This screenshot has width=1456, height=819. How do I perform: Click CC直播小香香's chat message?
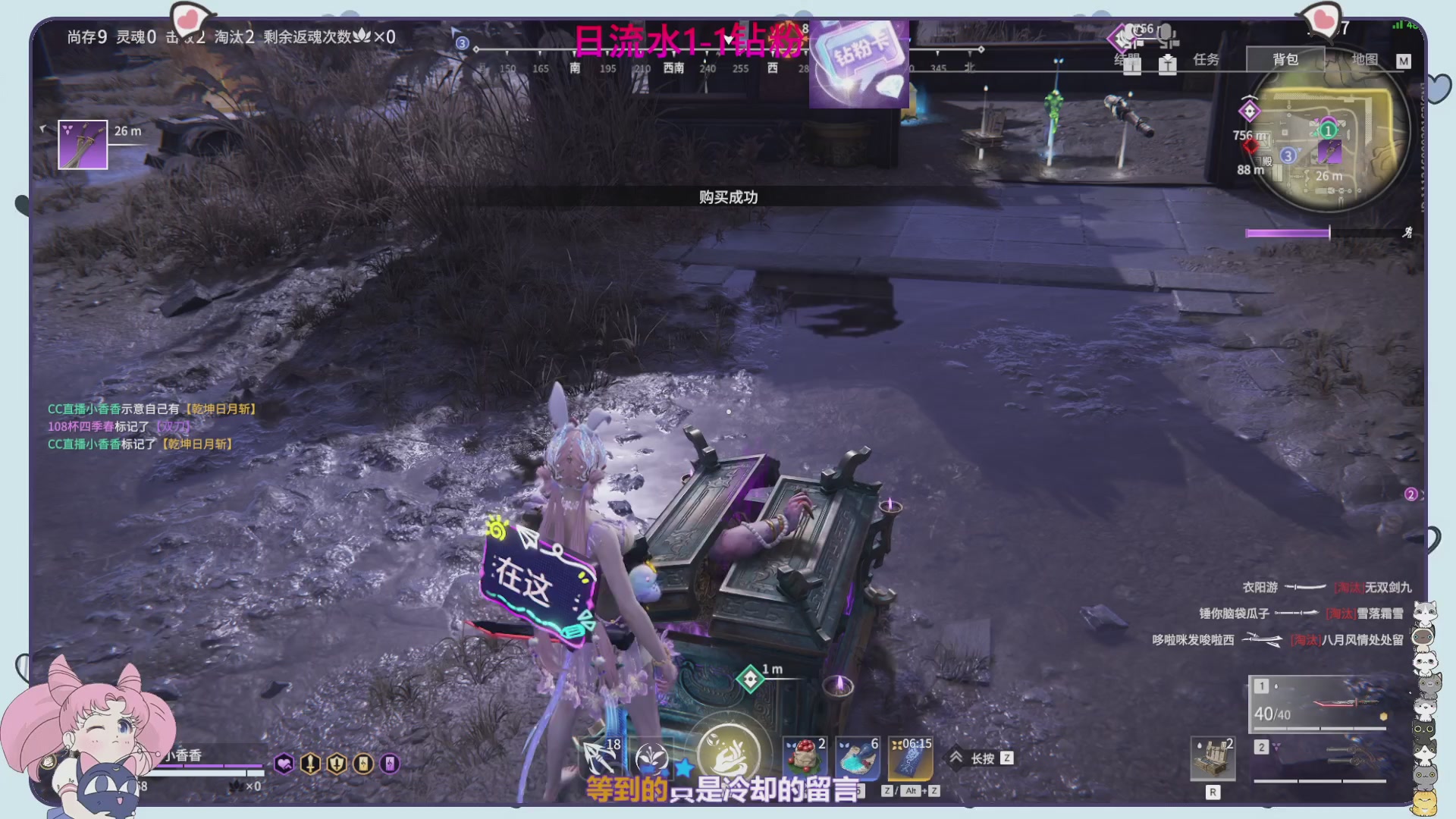150,408
